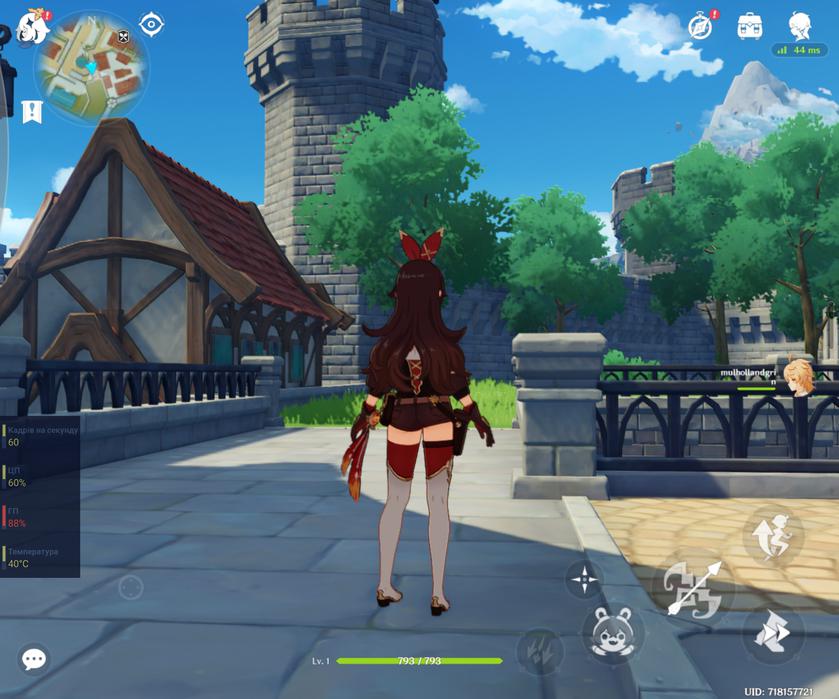Tap the jump button
Viewport: 839px width, 699px height.
click(x=775, y=536)
